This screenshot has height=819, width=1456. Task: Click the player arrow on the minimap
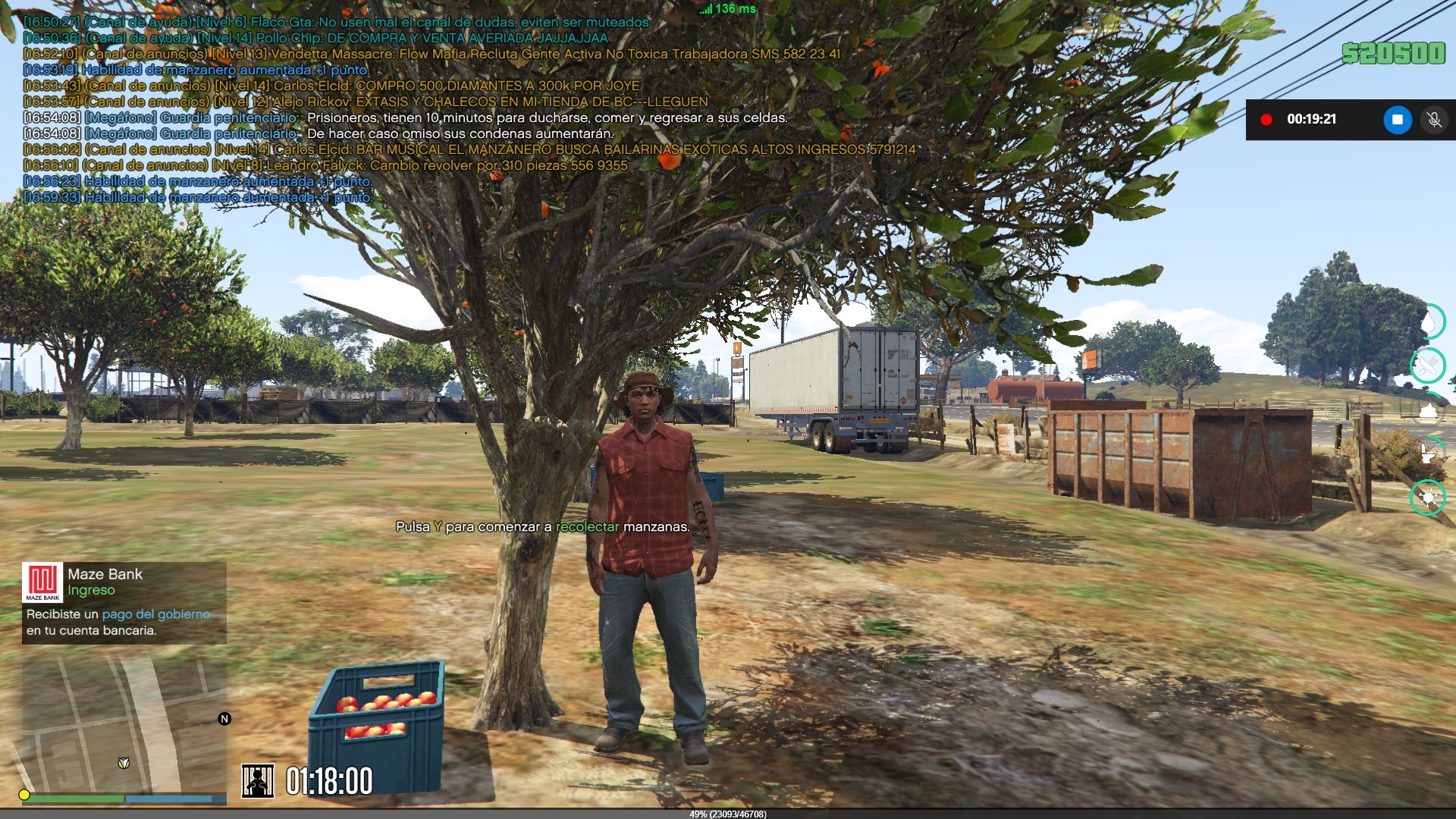[x=124, y=763]
